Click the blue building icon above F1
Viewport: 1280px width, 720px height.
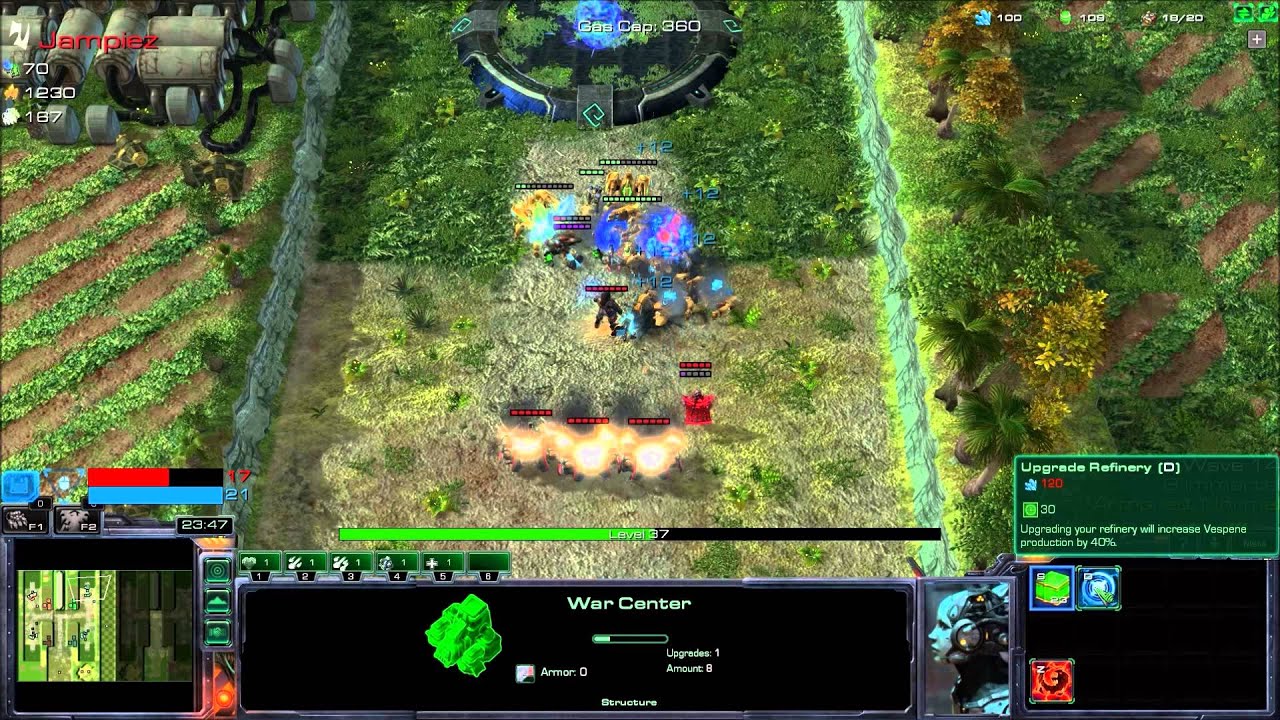click(x=19, y=486)
